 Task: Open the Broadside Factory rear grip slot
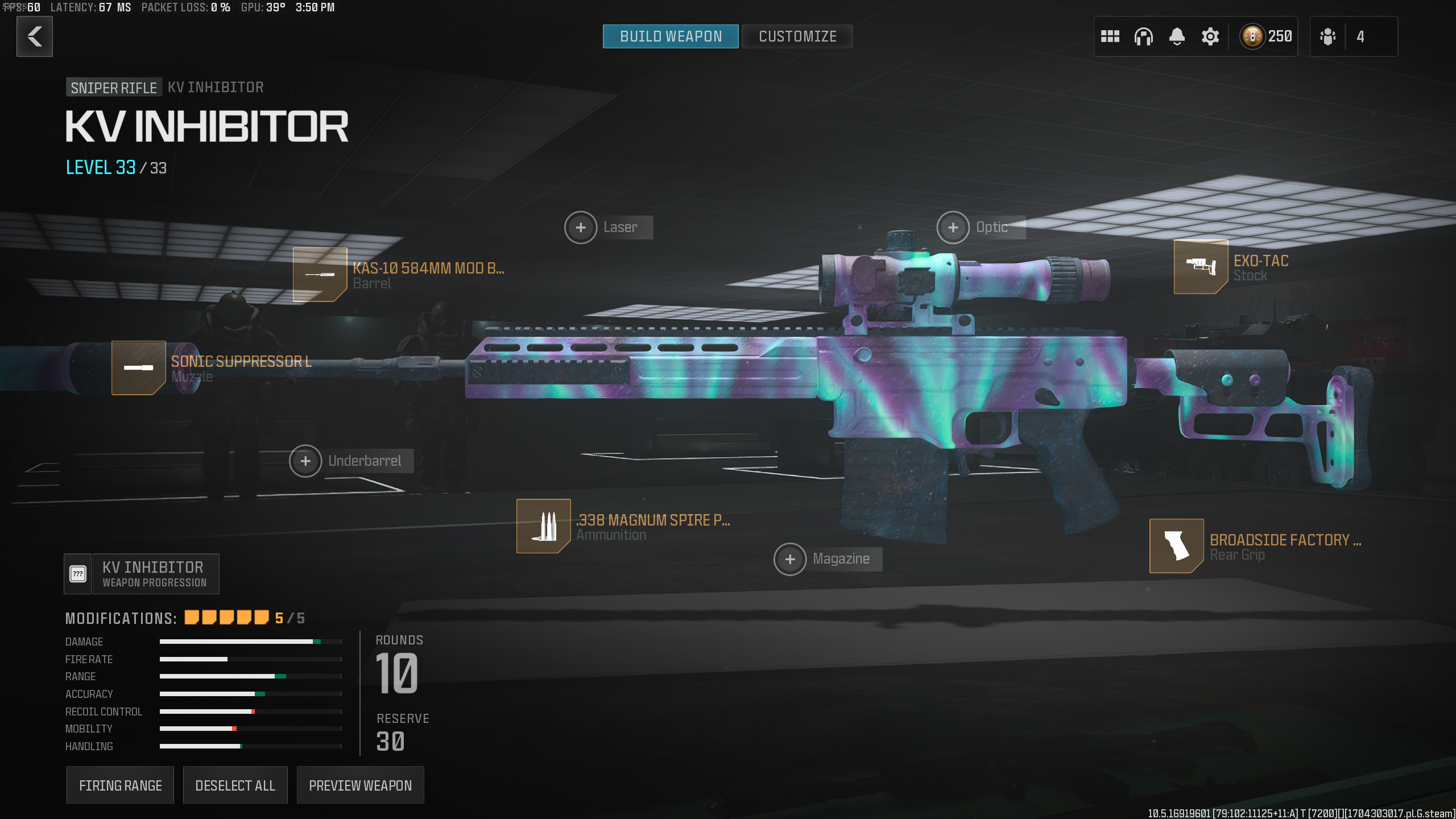pyautogui.click(x=1176, y=546)
